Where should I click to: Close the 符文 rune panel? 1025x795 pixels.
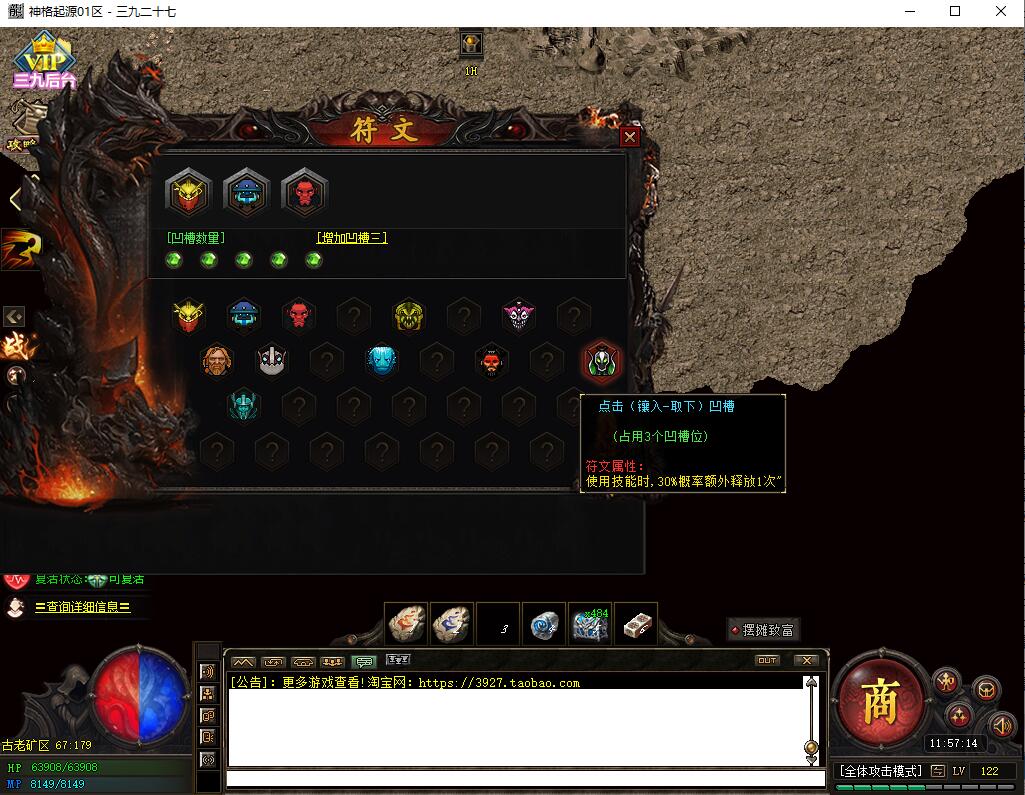629,137
